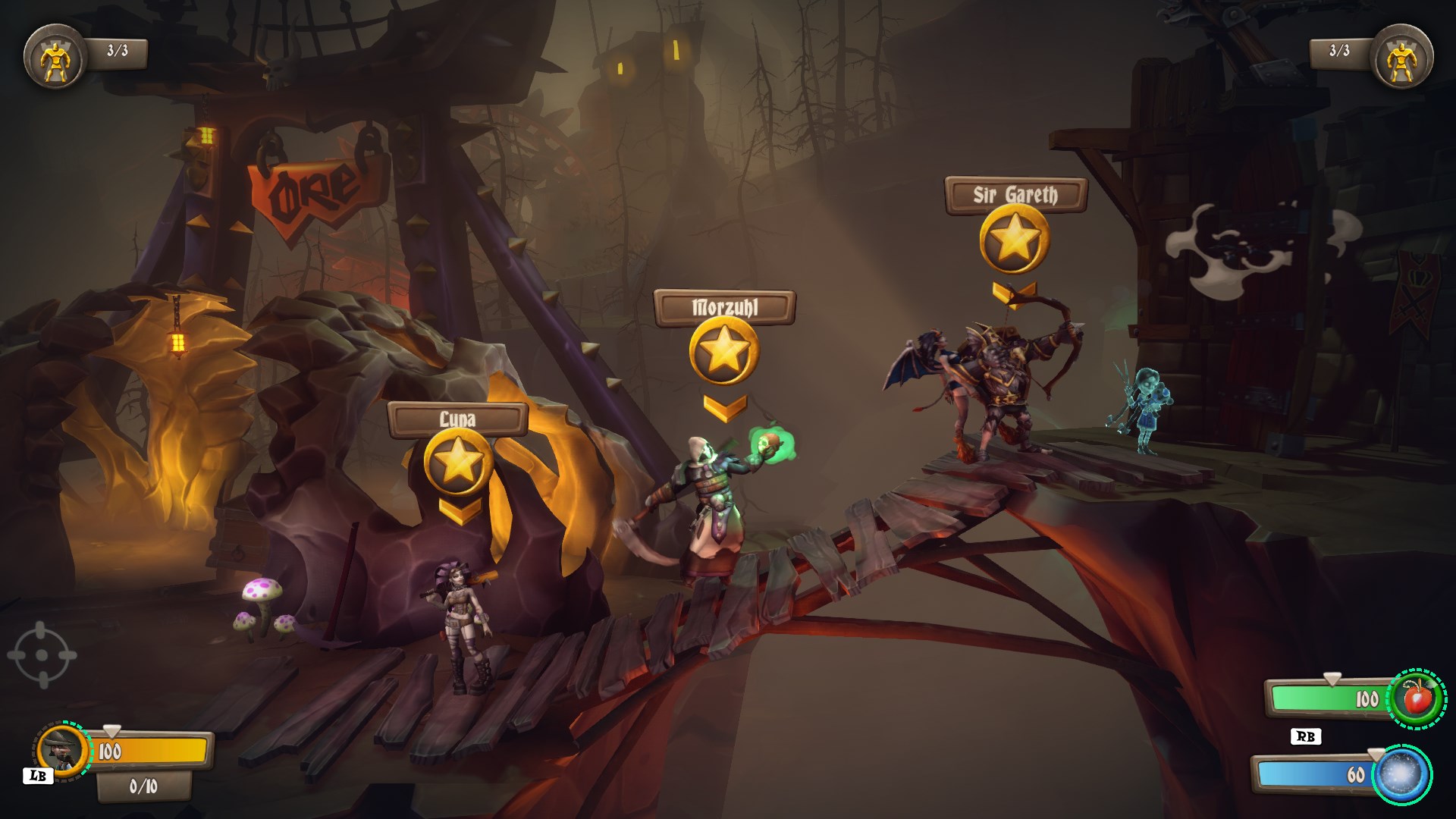
Task: Click the top-right gold team figure icon
Action: click(x=1402, y=56)
